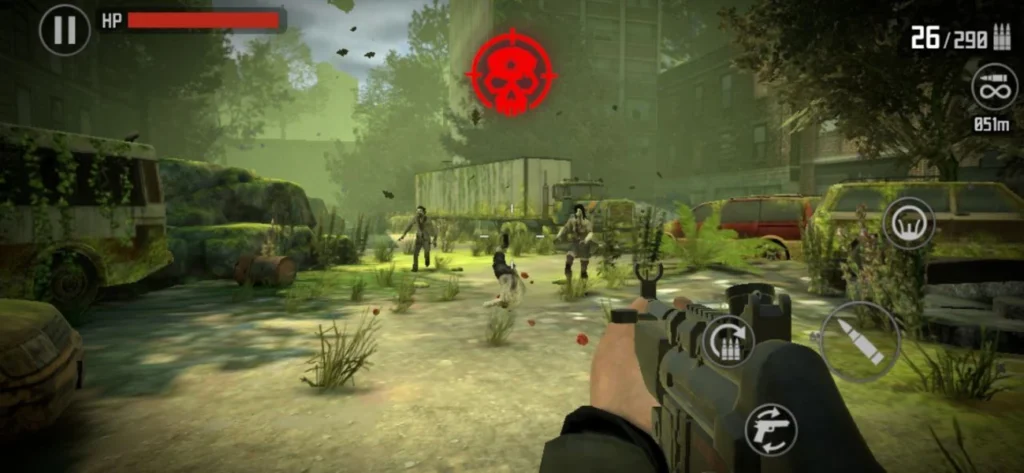Switch weapons using the pistol swap icon
1024x473 pixels.
coord(771,428)
